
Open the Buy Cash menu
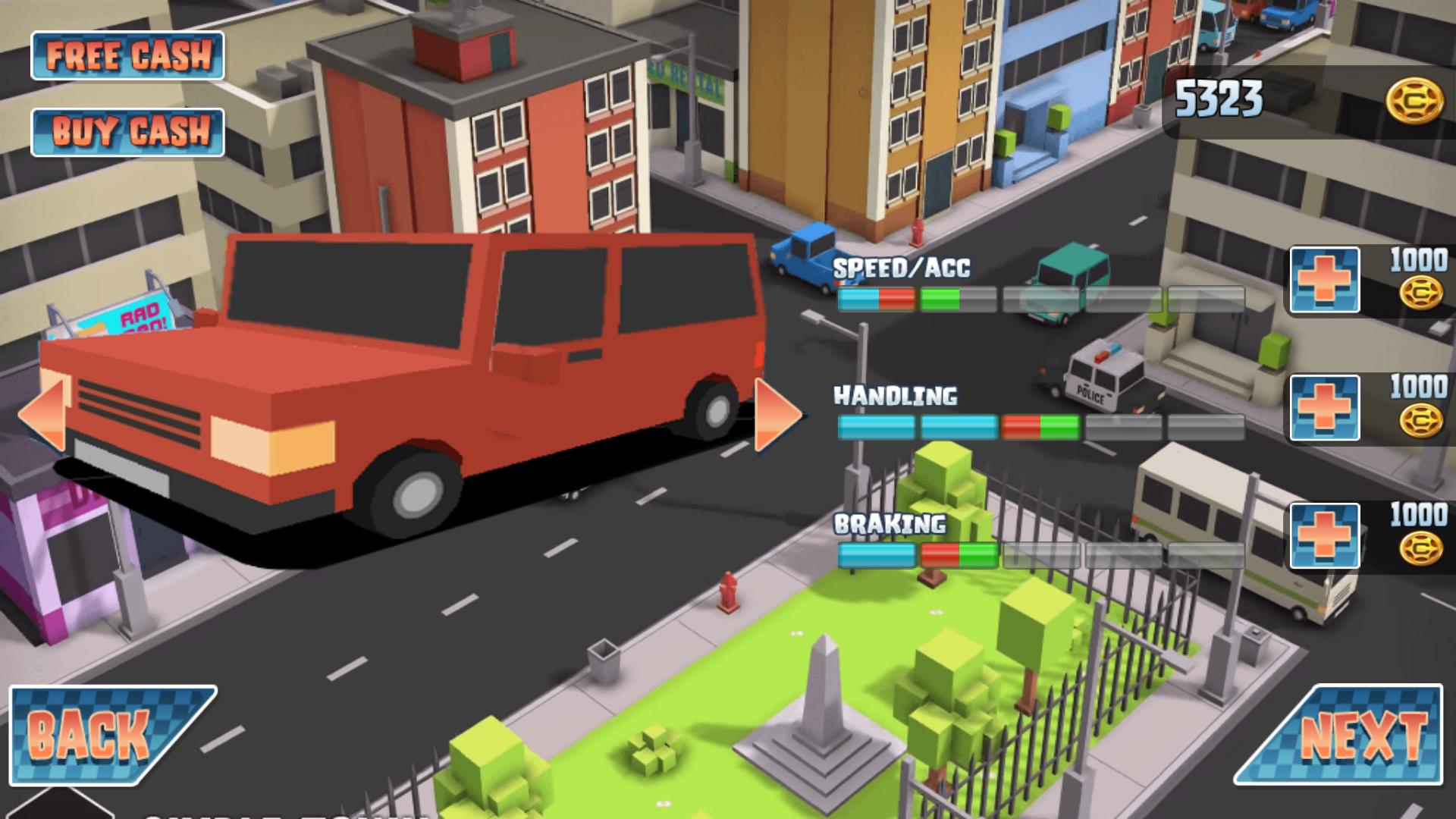pos(127,131)
